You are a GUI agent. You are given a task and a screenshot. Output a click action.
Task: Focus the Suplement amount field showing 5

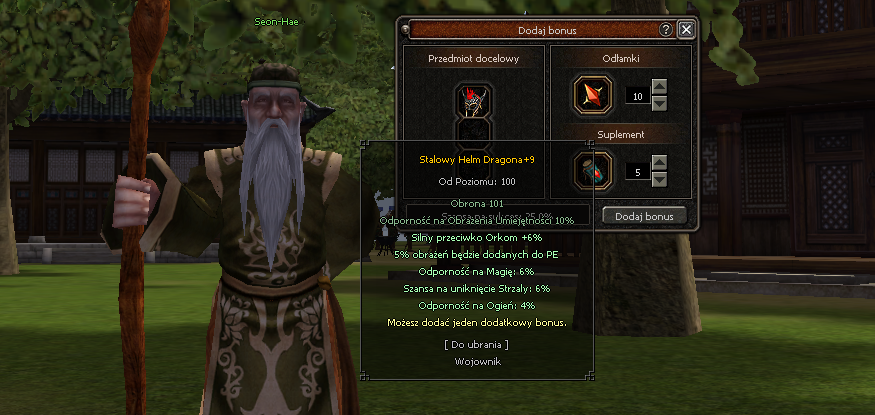pos(636,171)
